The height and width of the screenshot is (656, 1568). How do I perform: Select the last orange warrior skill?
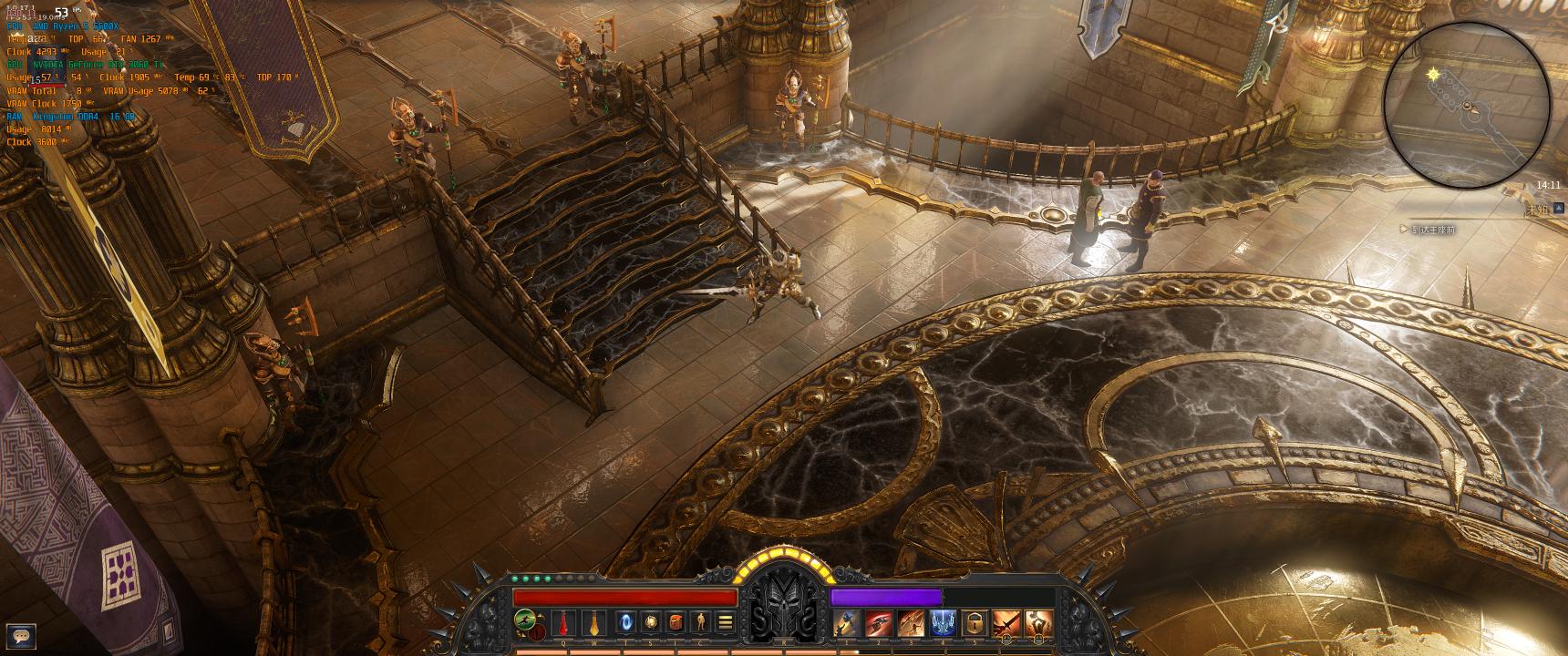click(1037, 622)
